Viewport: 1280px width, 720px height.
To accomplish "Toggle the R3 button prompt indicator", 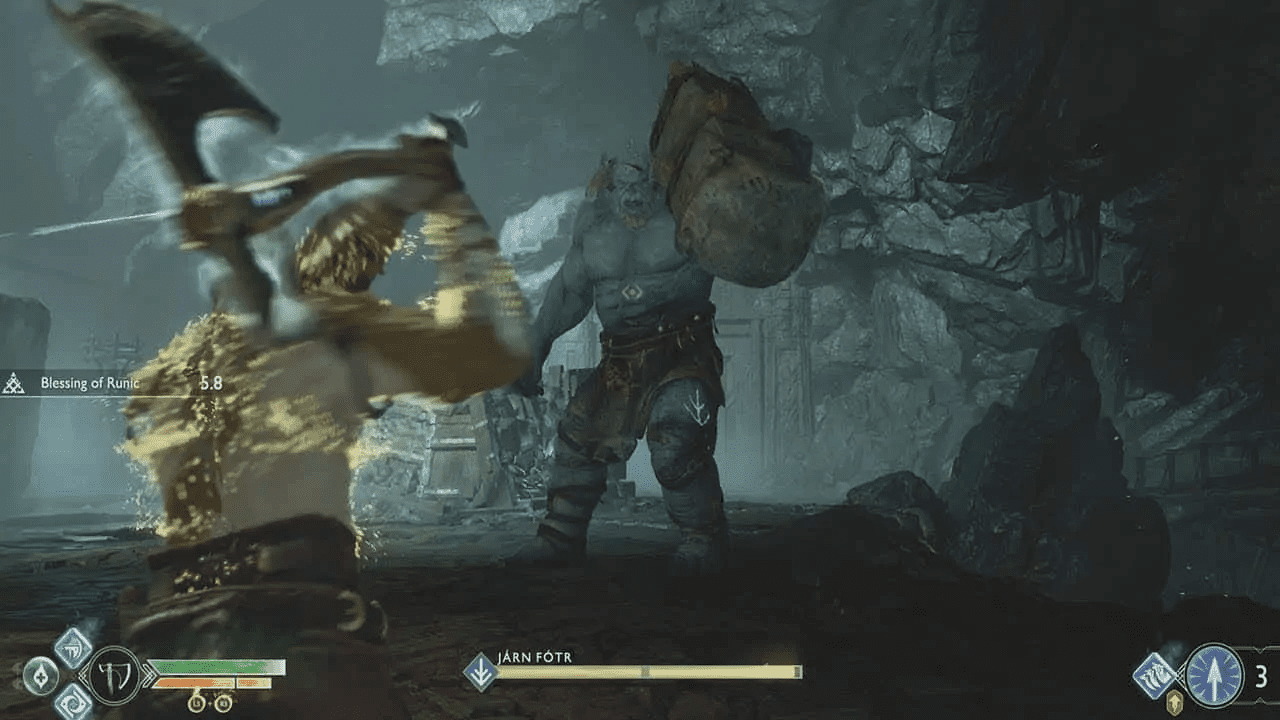I will pos(224,702).
